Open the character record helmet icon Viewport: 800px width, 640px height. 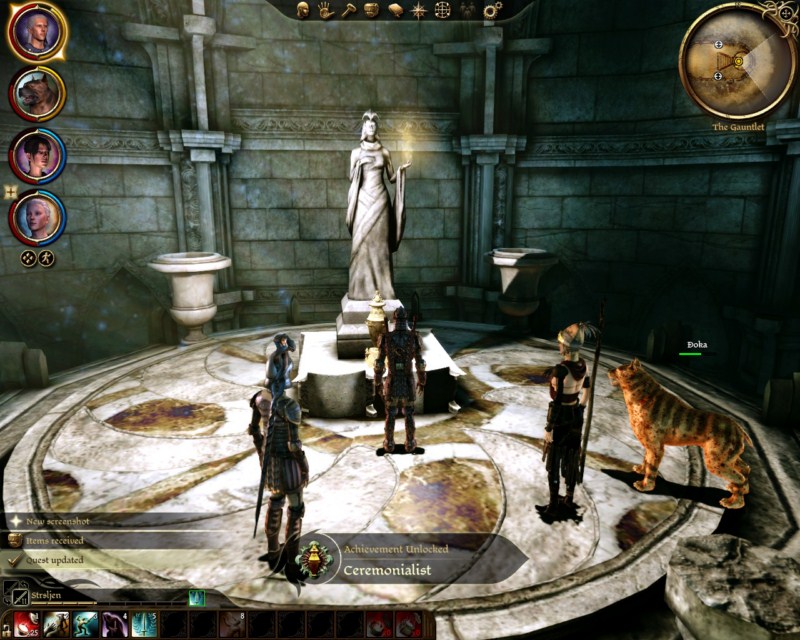tap(303, 10)
